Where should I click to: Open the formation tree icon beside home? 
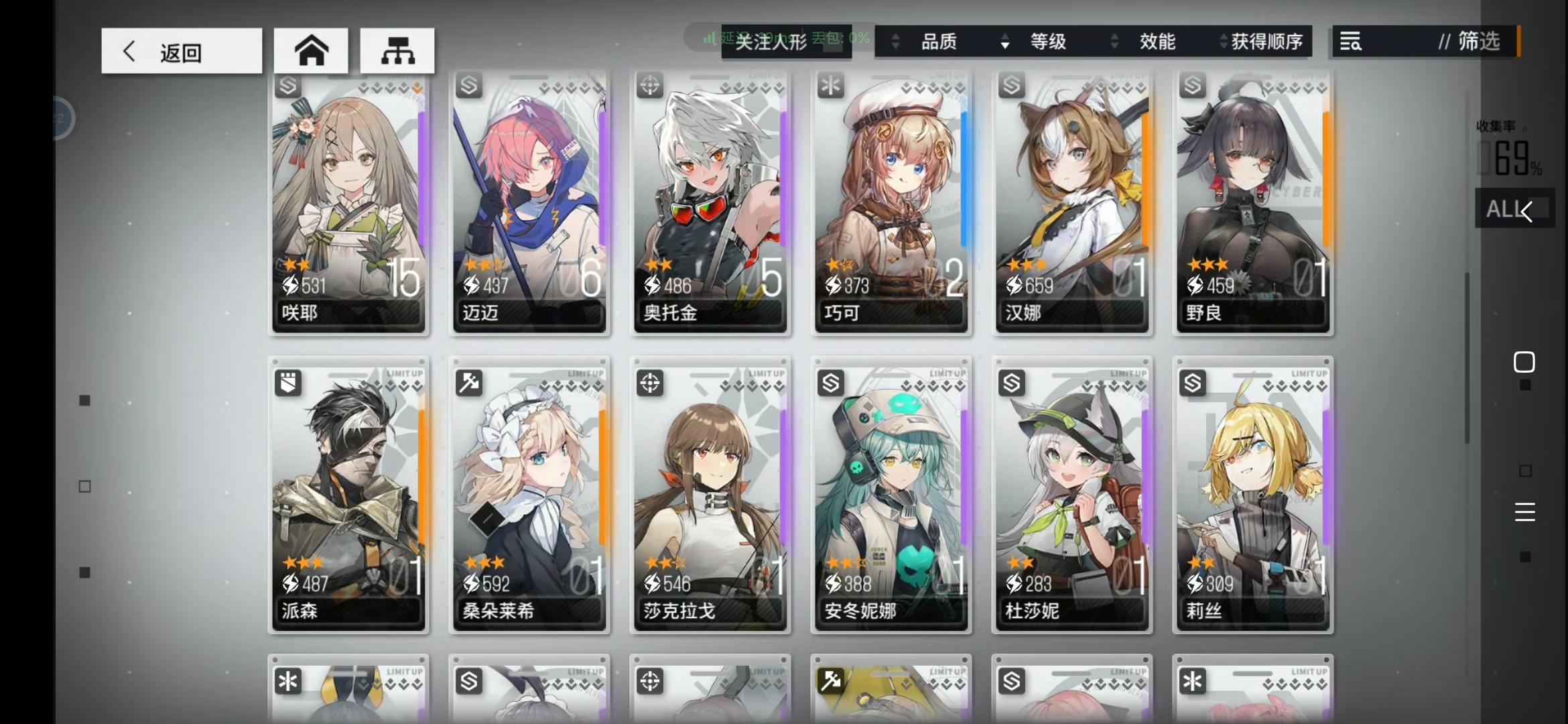(x=397, y=50)
